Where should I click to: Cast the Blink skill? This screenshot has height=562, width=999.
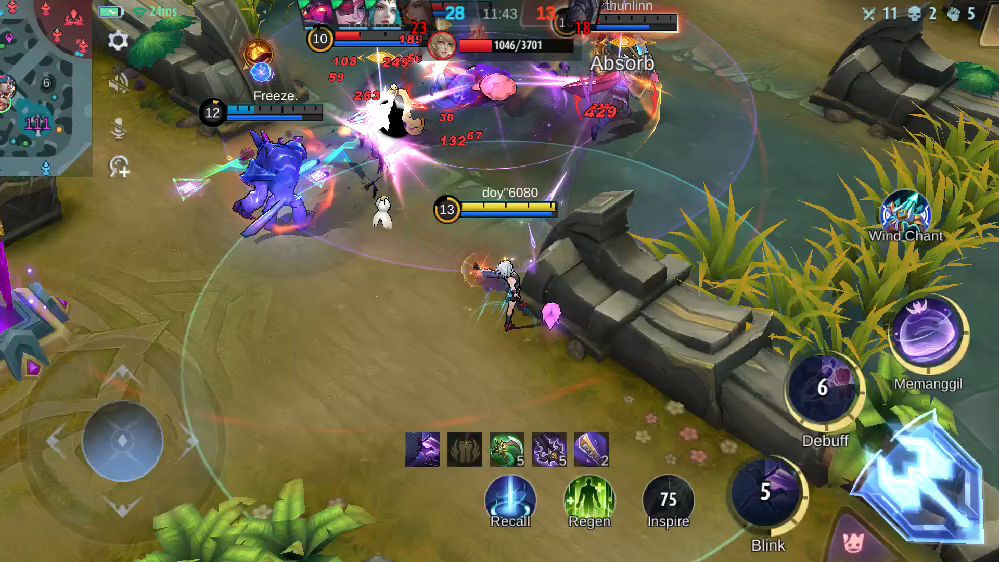tap(767, 493)
